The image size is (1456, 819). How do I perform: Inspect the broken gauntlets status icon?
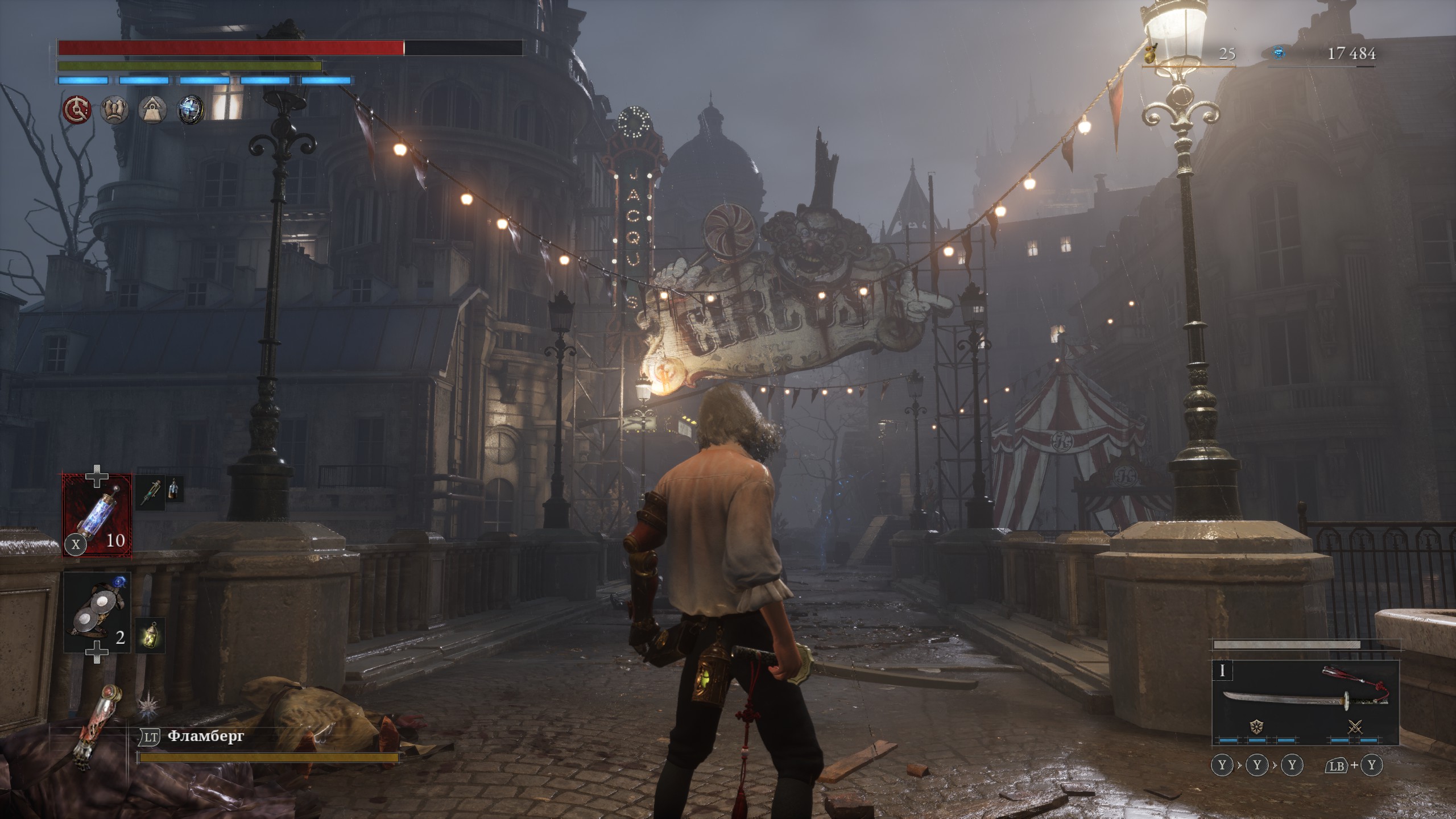[x=114, y=109]
